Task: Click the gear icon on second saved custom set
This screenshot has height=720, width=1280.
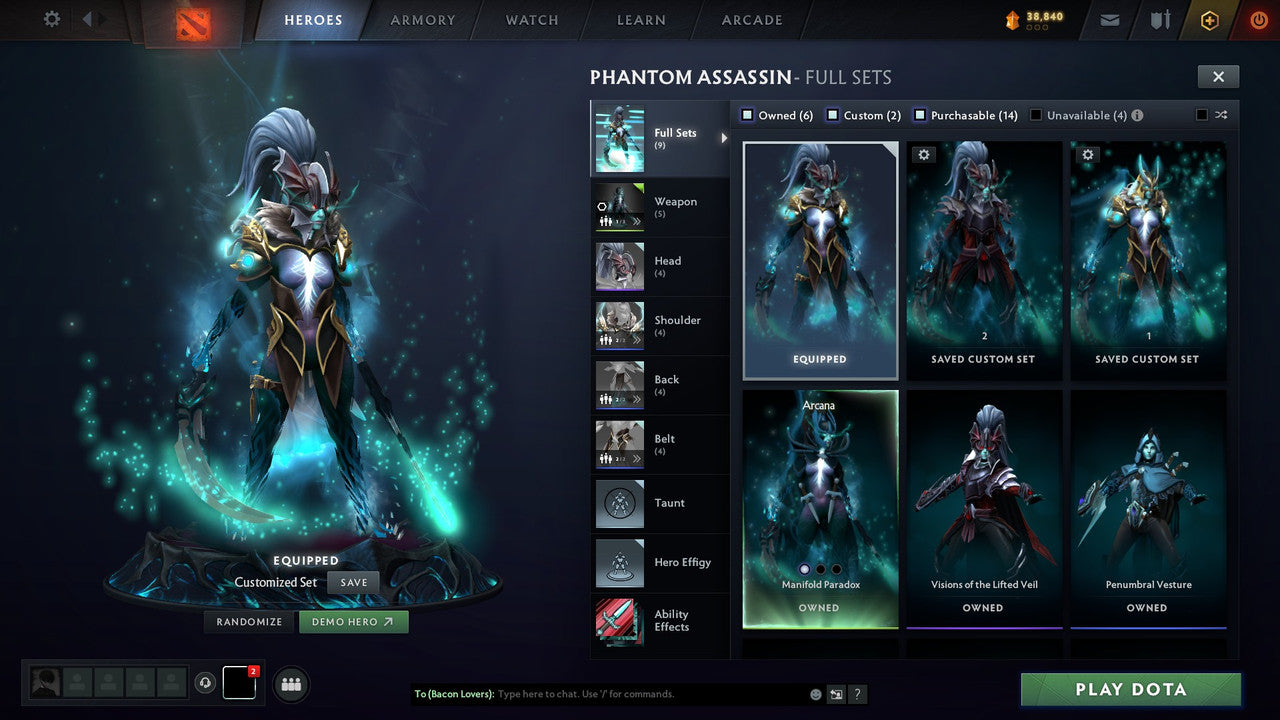Action: click(1088, 154)
